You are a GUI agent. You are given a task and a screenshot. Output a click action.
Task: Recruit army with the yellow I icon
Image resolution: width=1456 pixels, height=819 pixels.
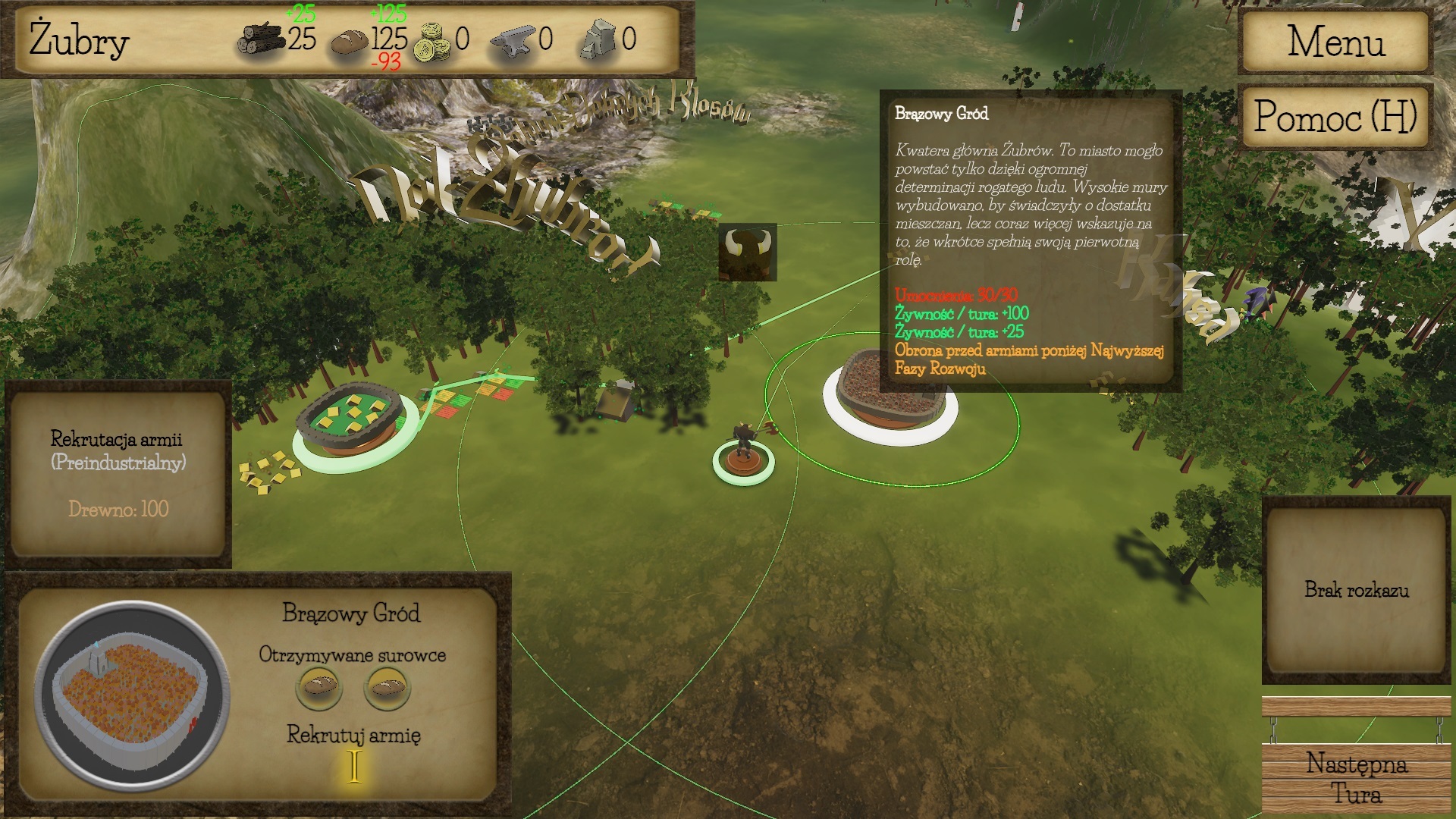(x=354, y=766)
